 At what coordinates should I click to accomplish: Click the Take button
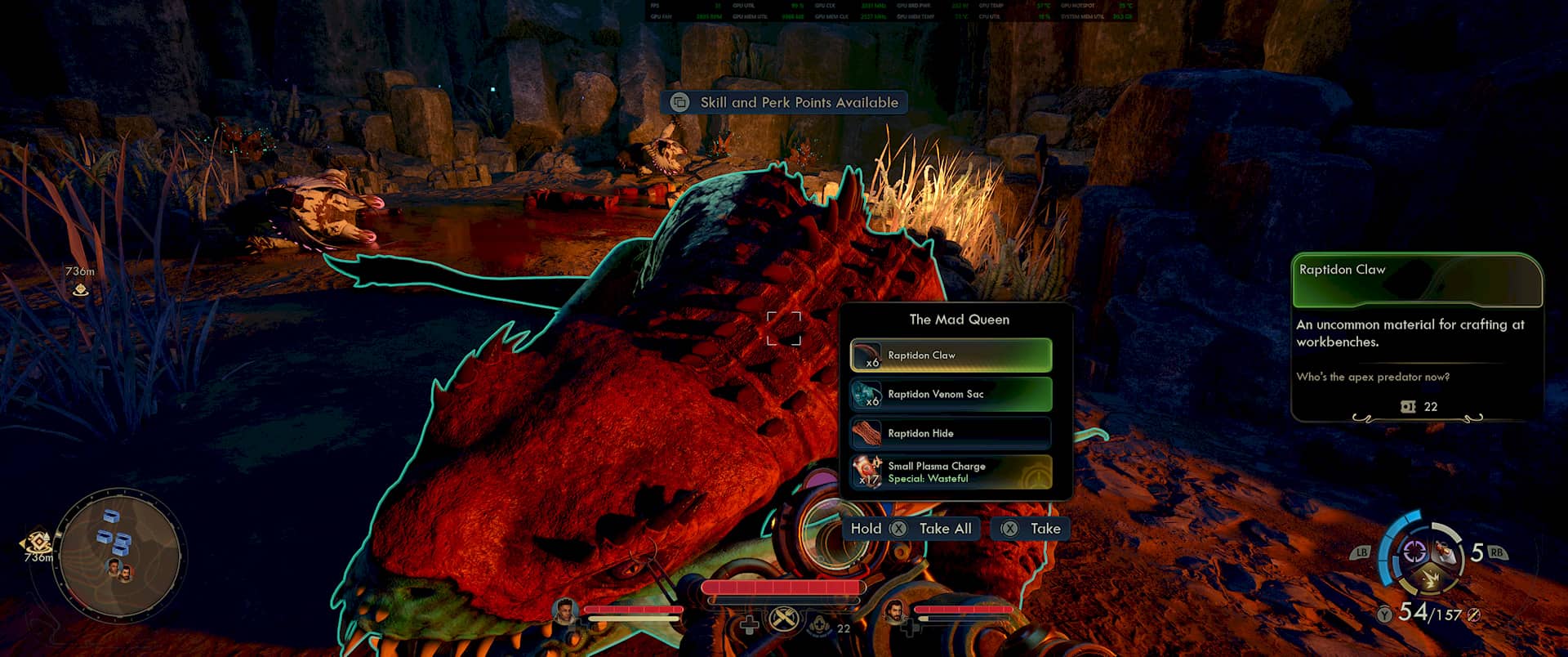tap(1031, 529)
